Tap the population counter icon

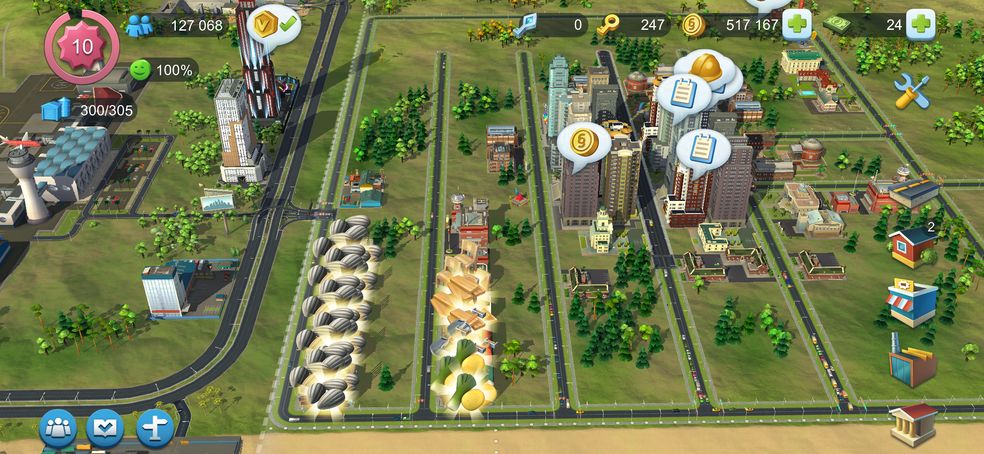point(138,26)
